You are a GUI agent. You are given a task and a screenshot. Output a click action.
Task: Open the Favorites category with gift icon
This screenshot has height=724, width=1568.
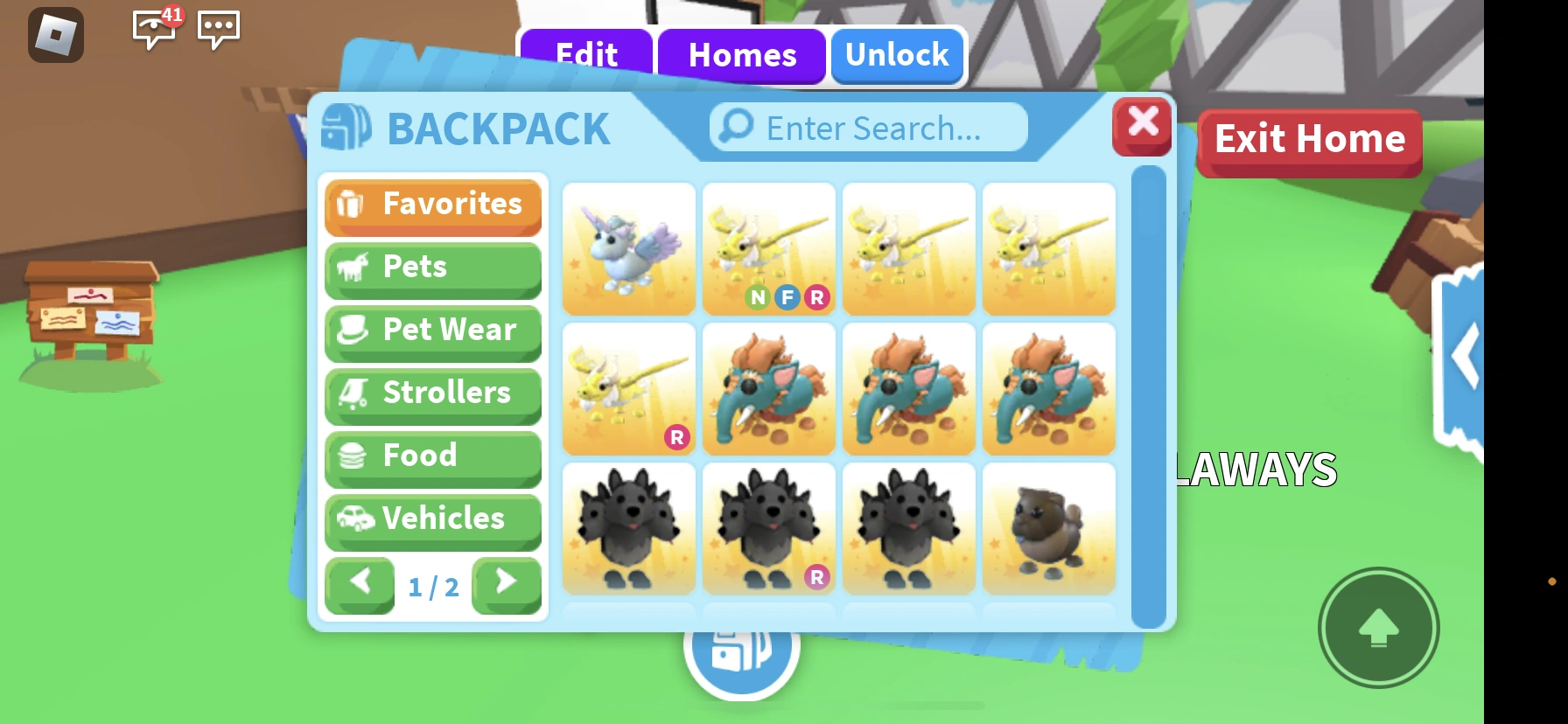(x=432, y=205)
